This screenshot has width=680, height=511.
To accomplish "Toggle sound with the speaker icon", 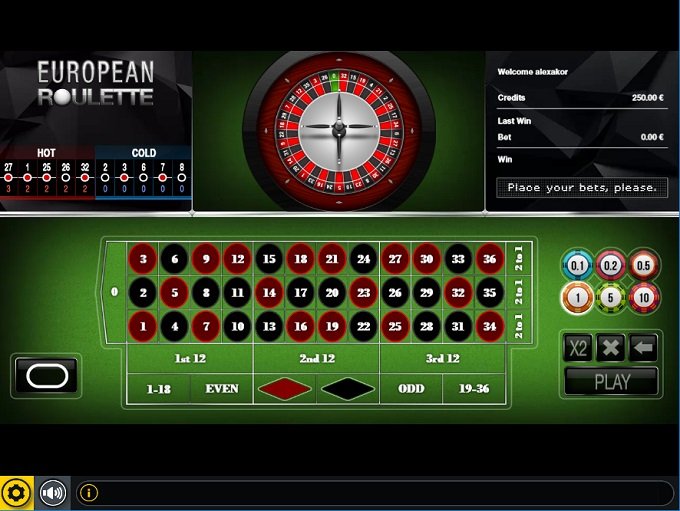I will 52,493.
